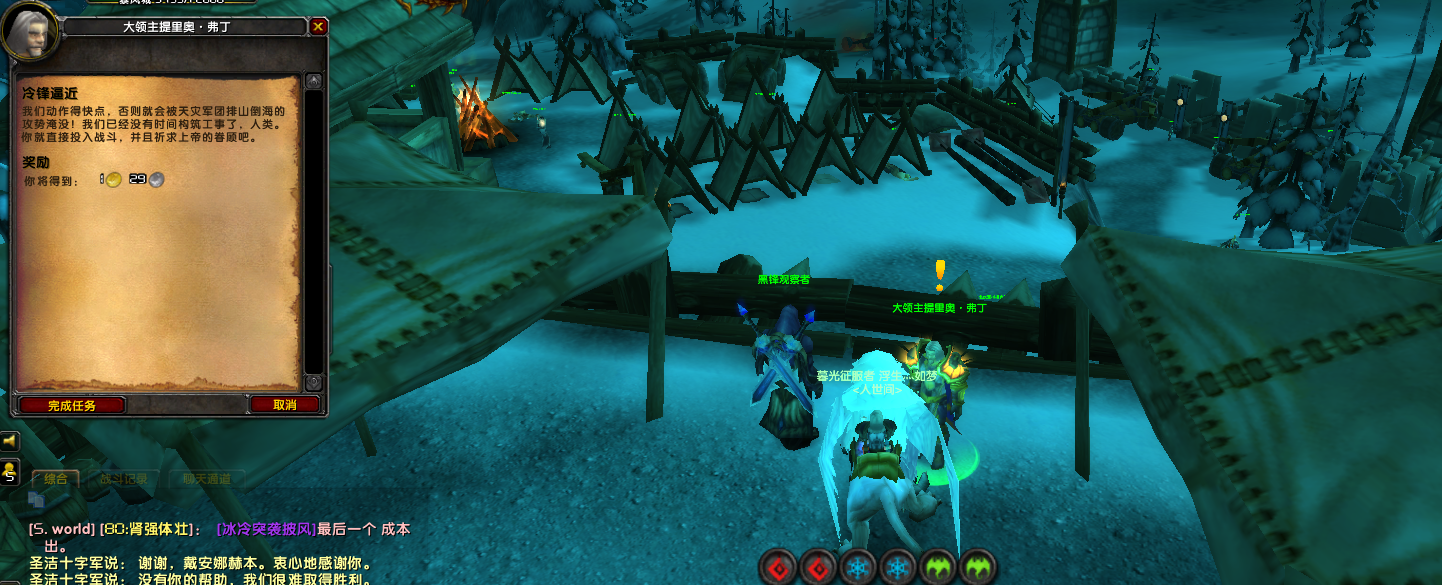1442x585 pixels.
Task: Open the 战斗记录 combat log tab
Action: click(123, 479)
